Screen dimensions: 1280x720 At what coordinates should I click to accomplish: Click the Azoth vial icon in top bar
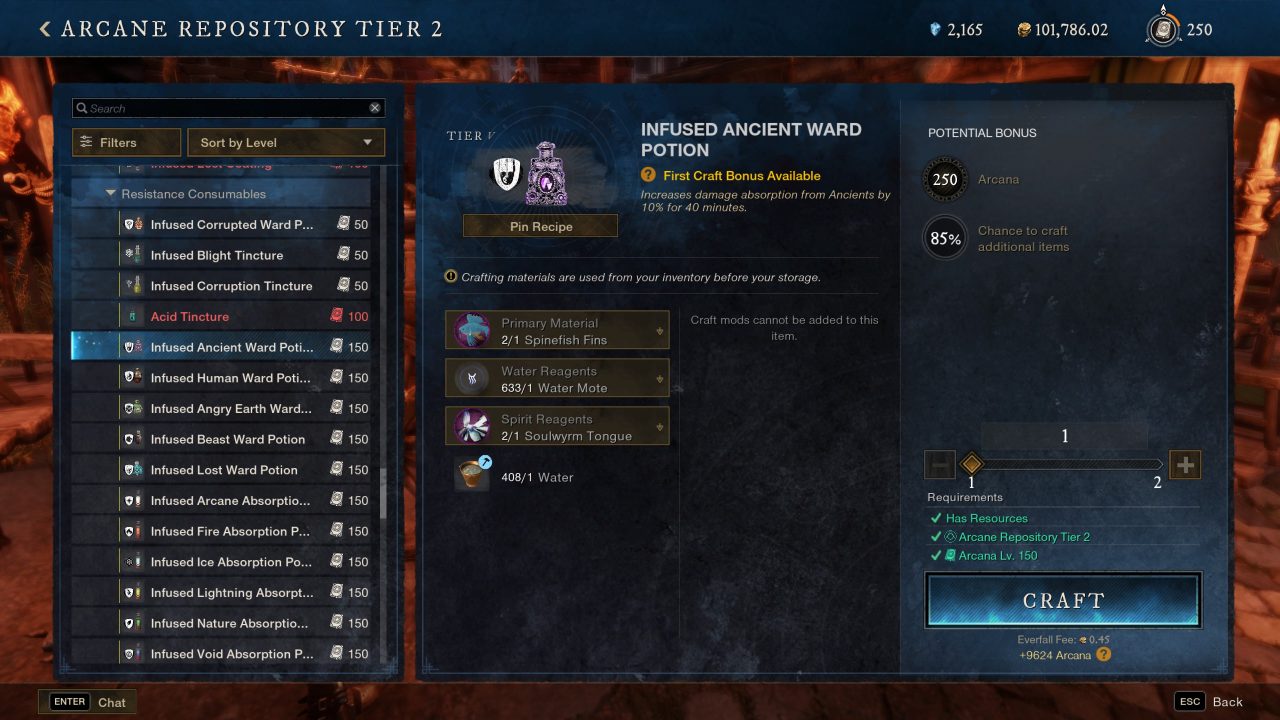(x=937, y=29)
